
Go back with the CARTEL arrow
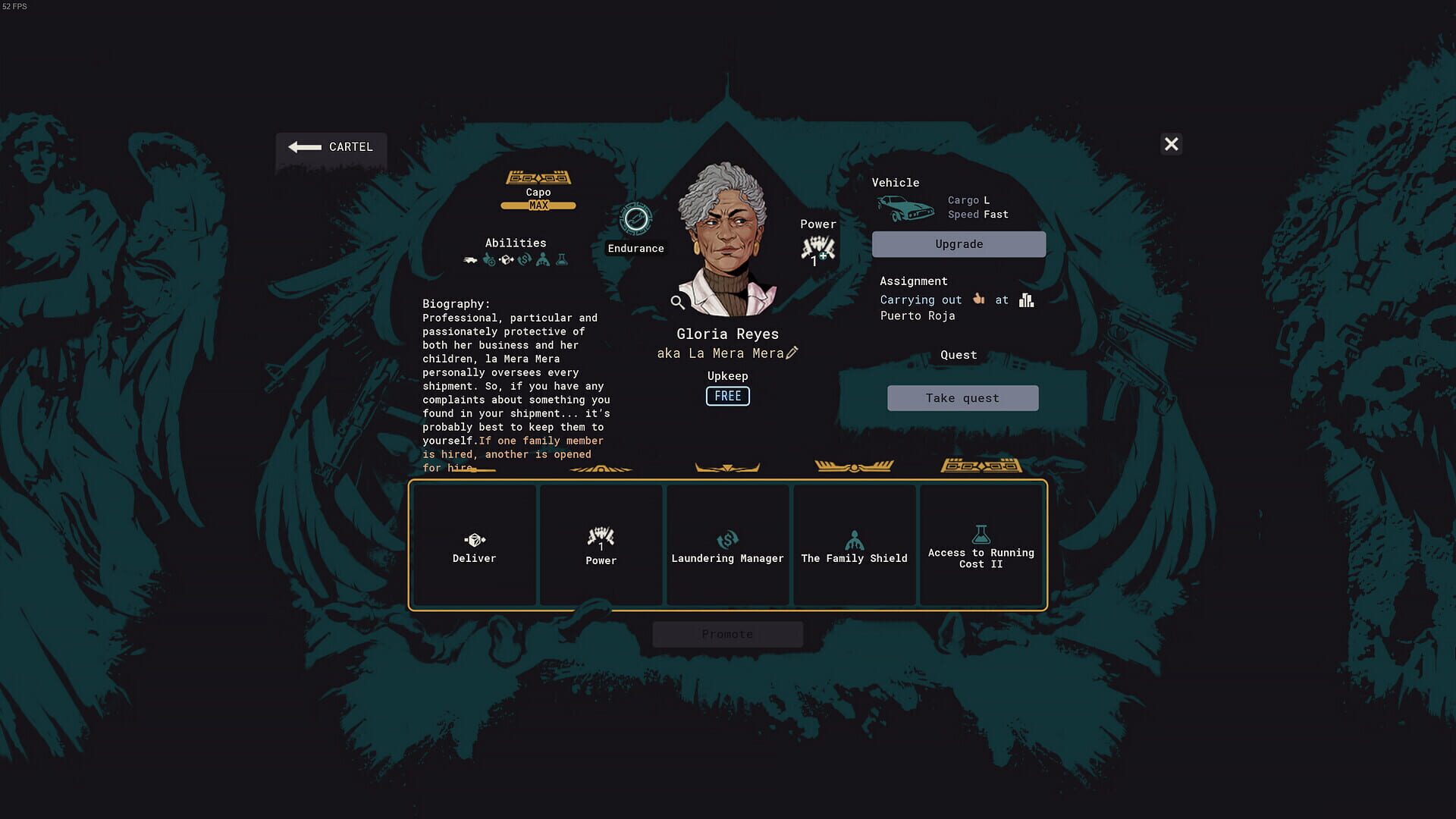[x=331, y=148]
